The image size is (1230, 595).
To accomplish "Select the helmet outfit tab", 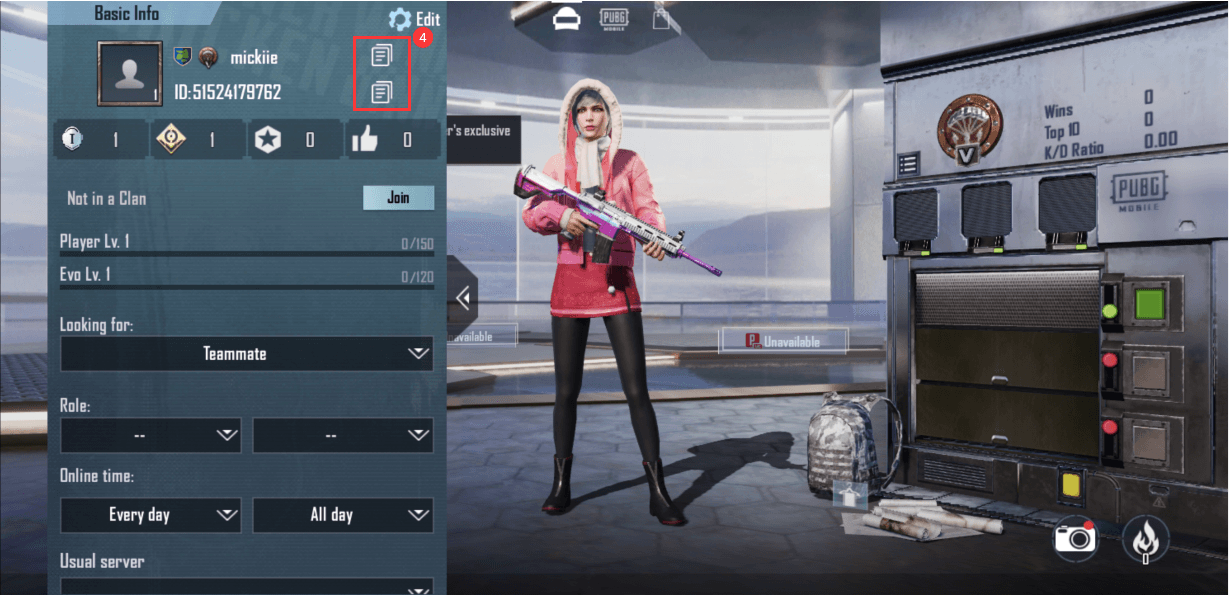I will [568, 18].
